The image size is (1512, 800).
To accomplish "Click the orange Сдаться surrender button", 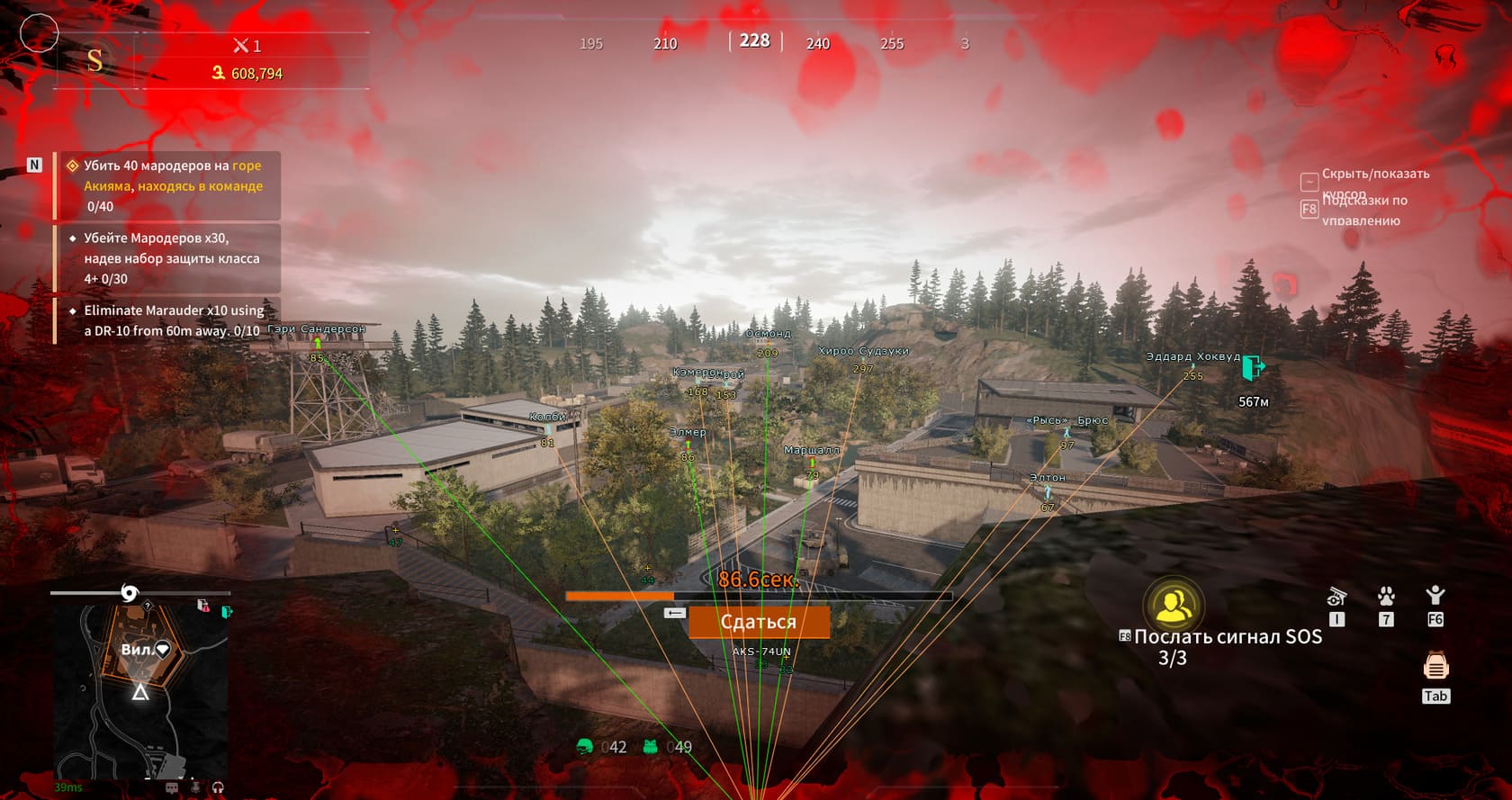I will tap(759, 622).
